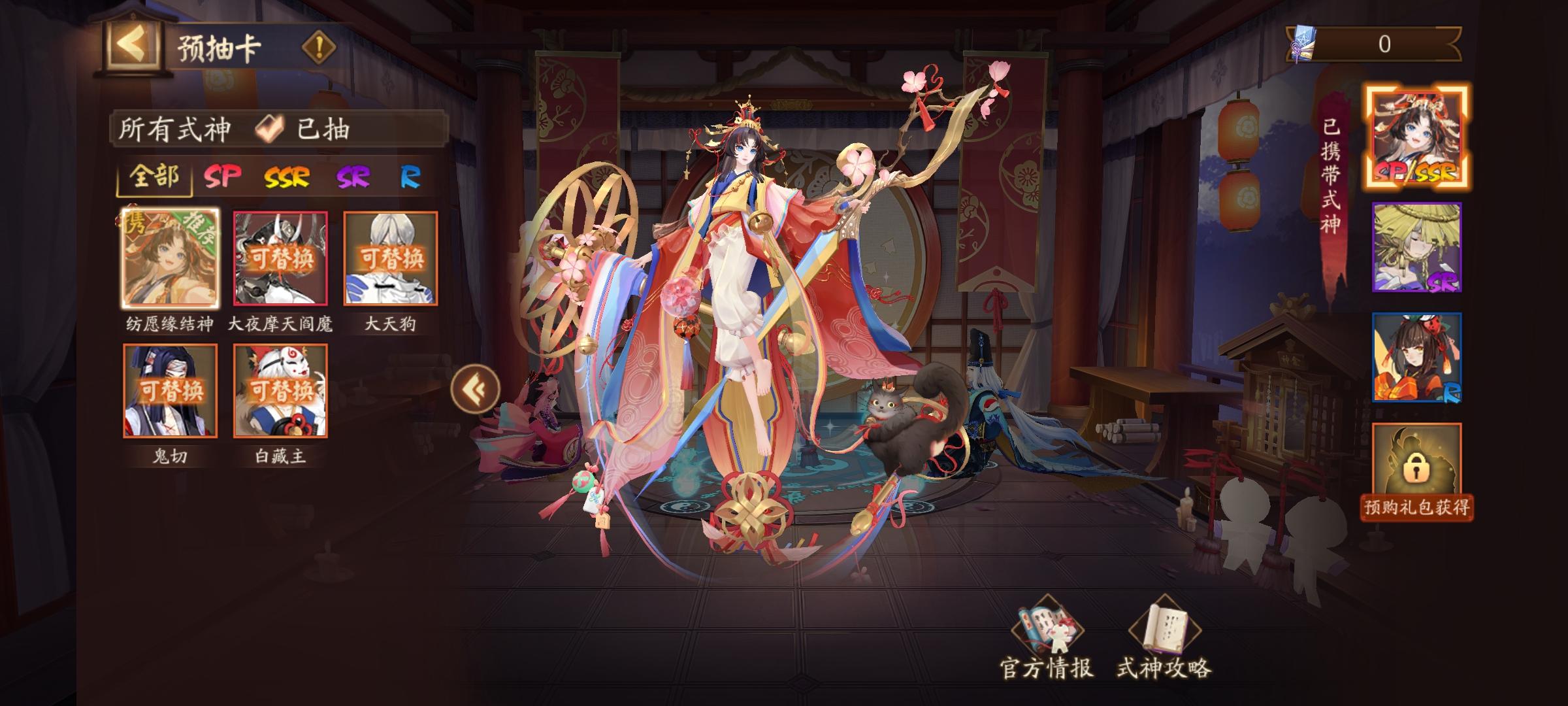1568x706 pixels.
Task: Click the exclamation notice icon beside 预抽卡
Action: click(x=318, y=46)
